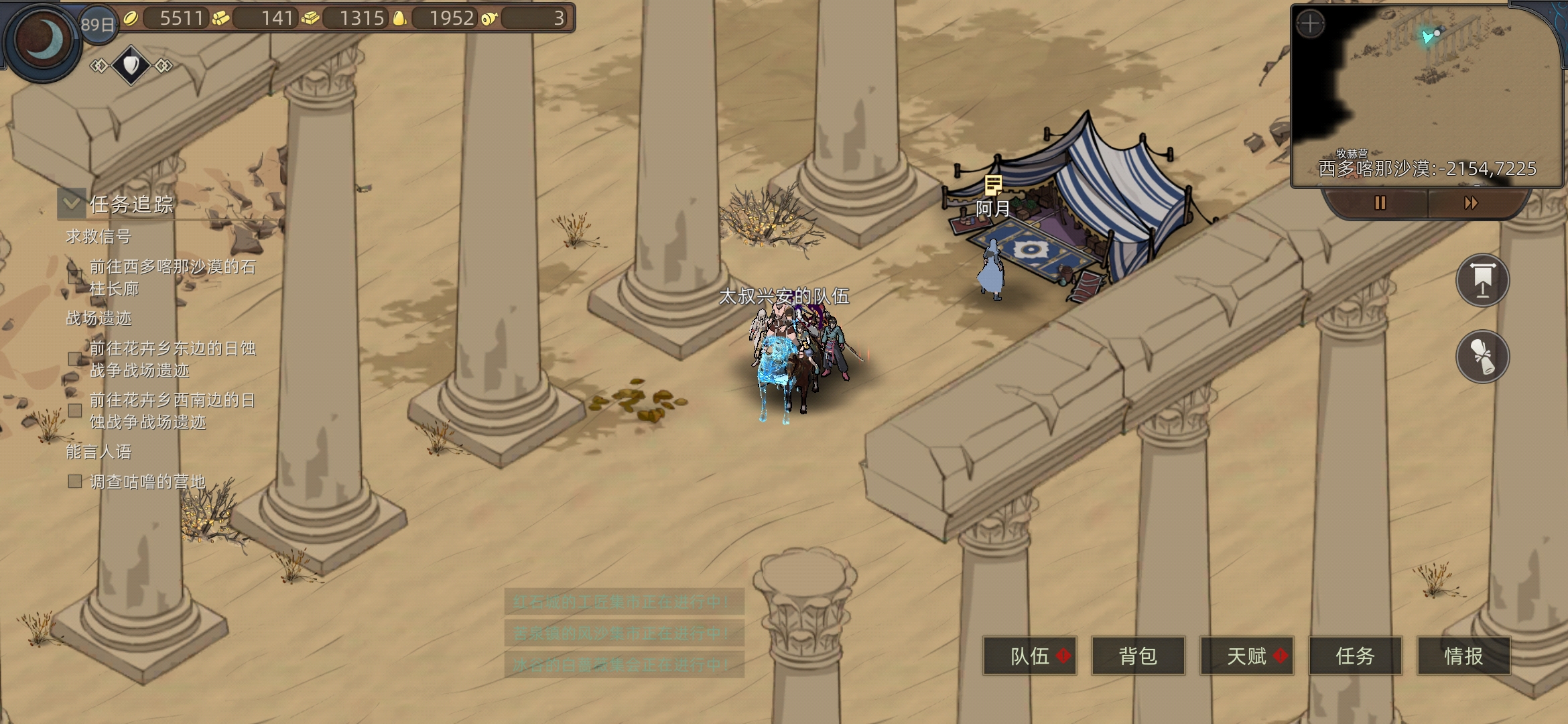1568x724 pixels.
Task: Select the 花卉乡东边 battlefield objective
Action: 172,359
